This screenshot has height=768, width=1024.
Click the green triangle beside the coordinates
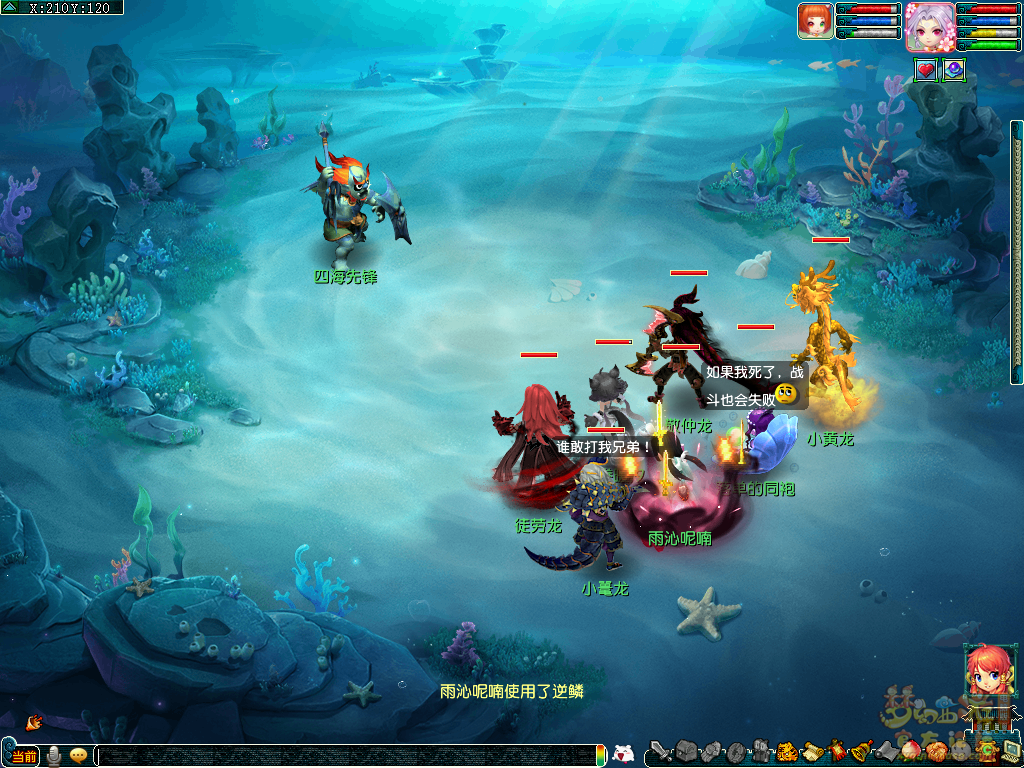coord(11,7)
